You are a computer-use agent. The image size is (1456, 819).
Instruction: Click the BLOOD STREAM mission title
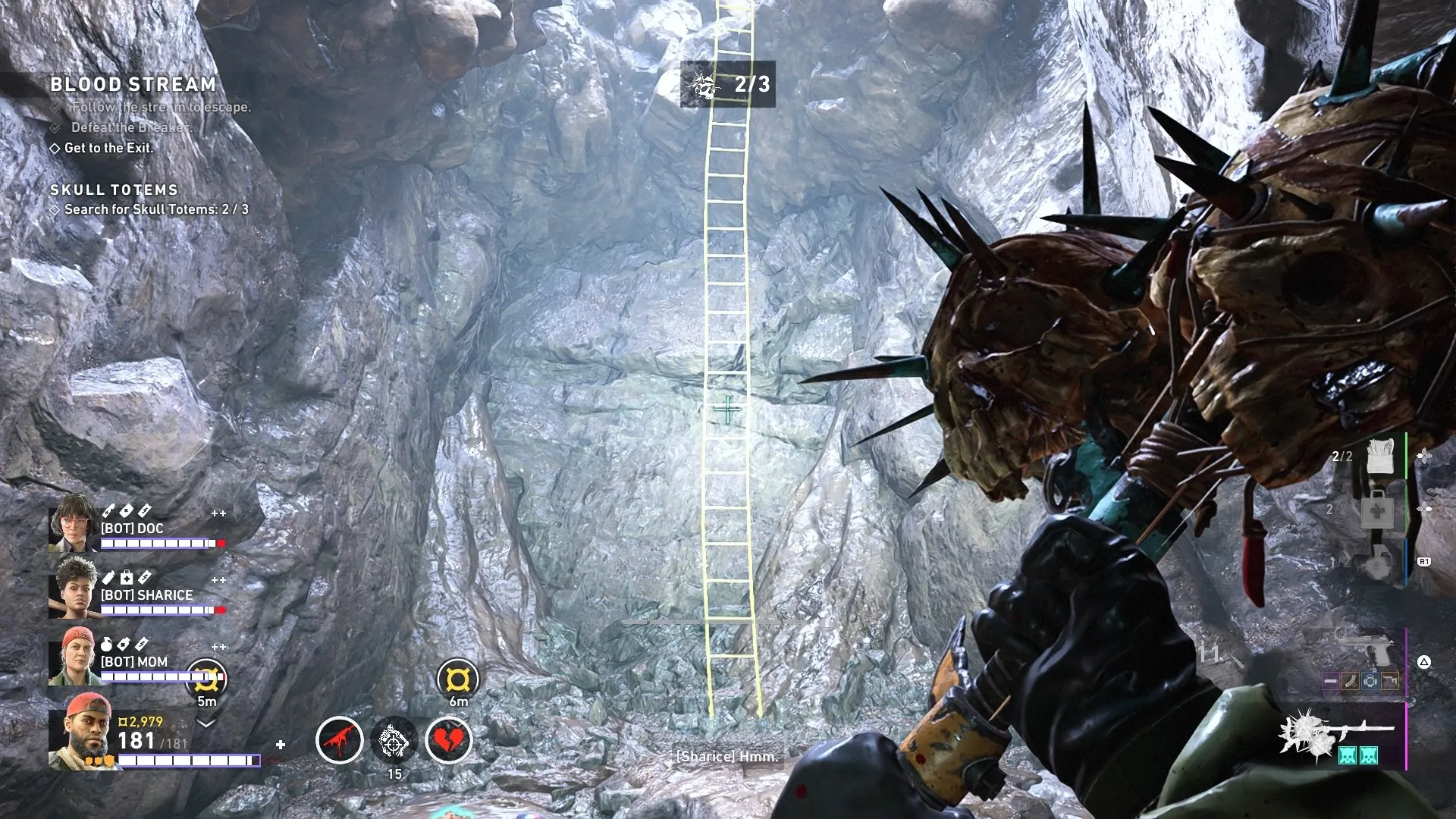point(132,85)
